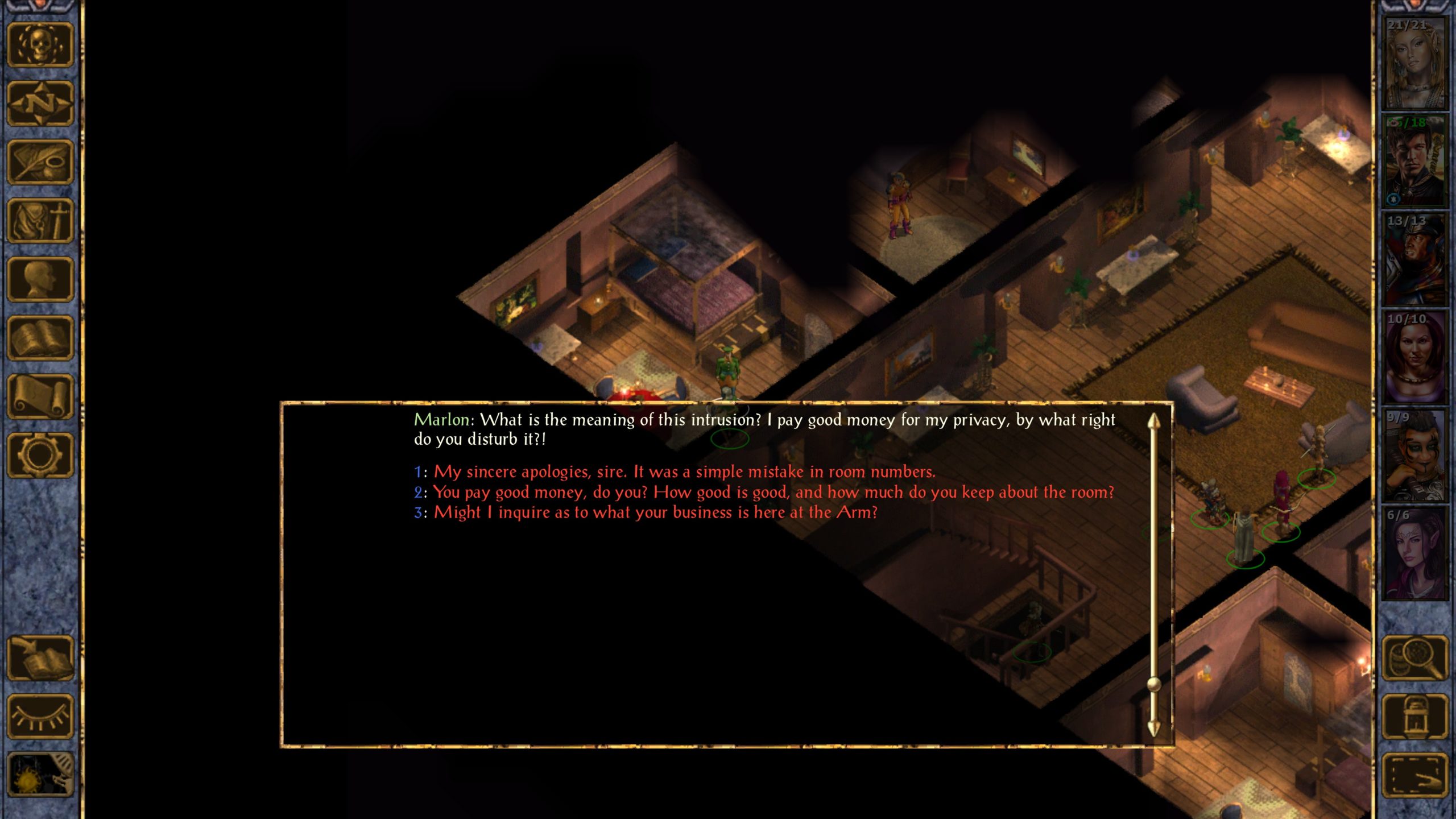Open the journal quill icon
Screen dimensions: 1456x819
pos(40,162)
